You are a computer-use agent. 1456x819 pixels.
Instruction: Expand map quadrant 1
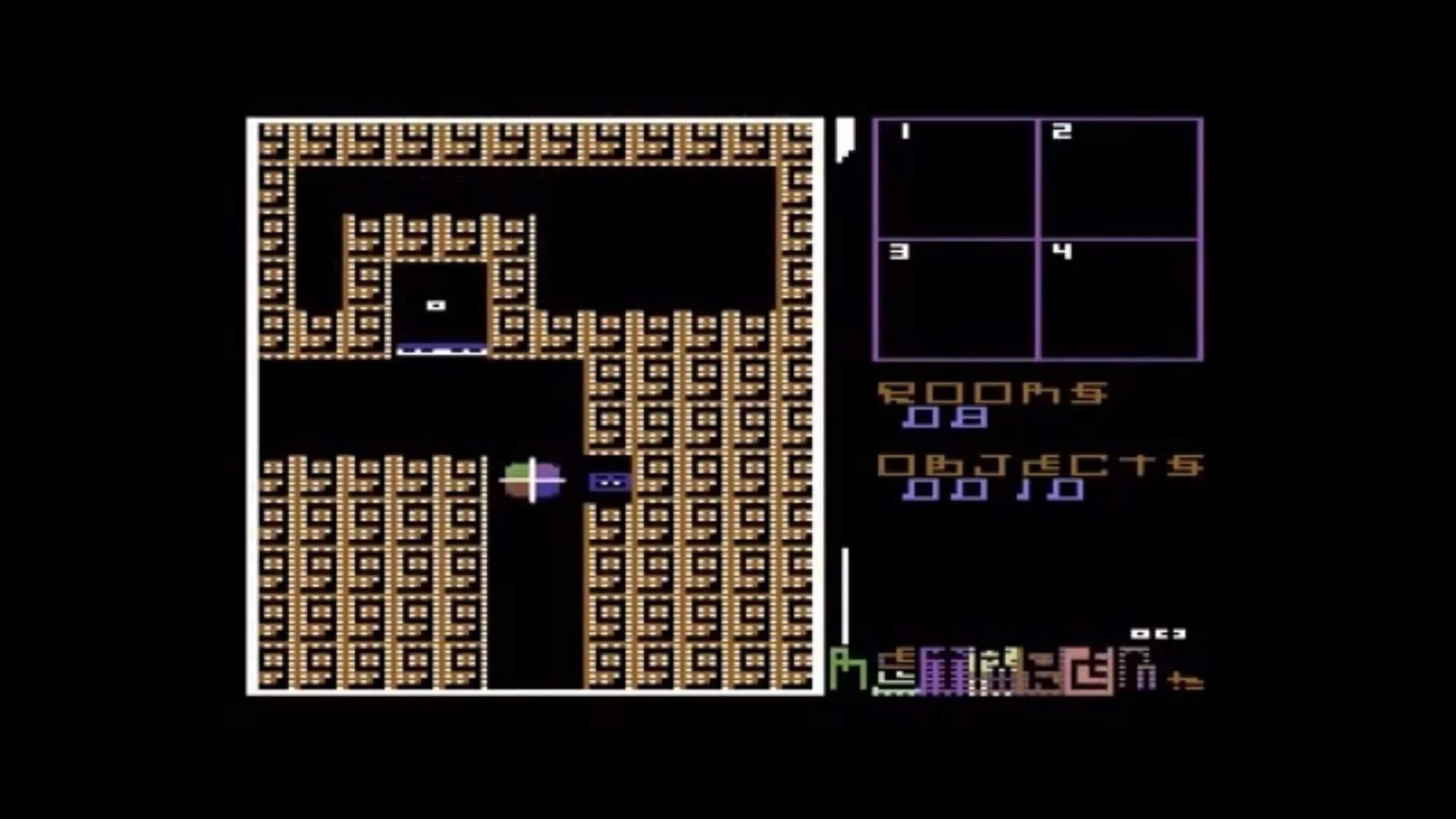click(955, 178)
